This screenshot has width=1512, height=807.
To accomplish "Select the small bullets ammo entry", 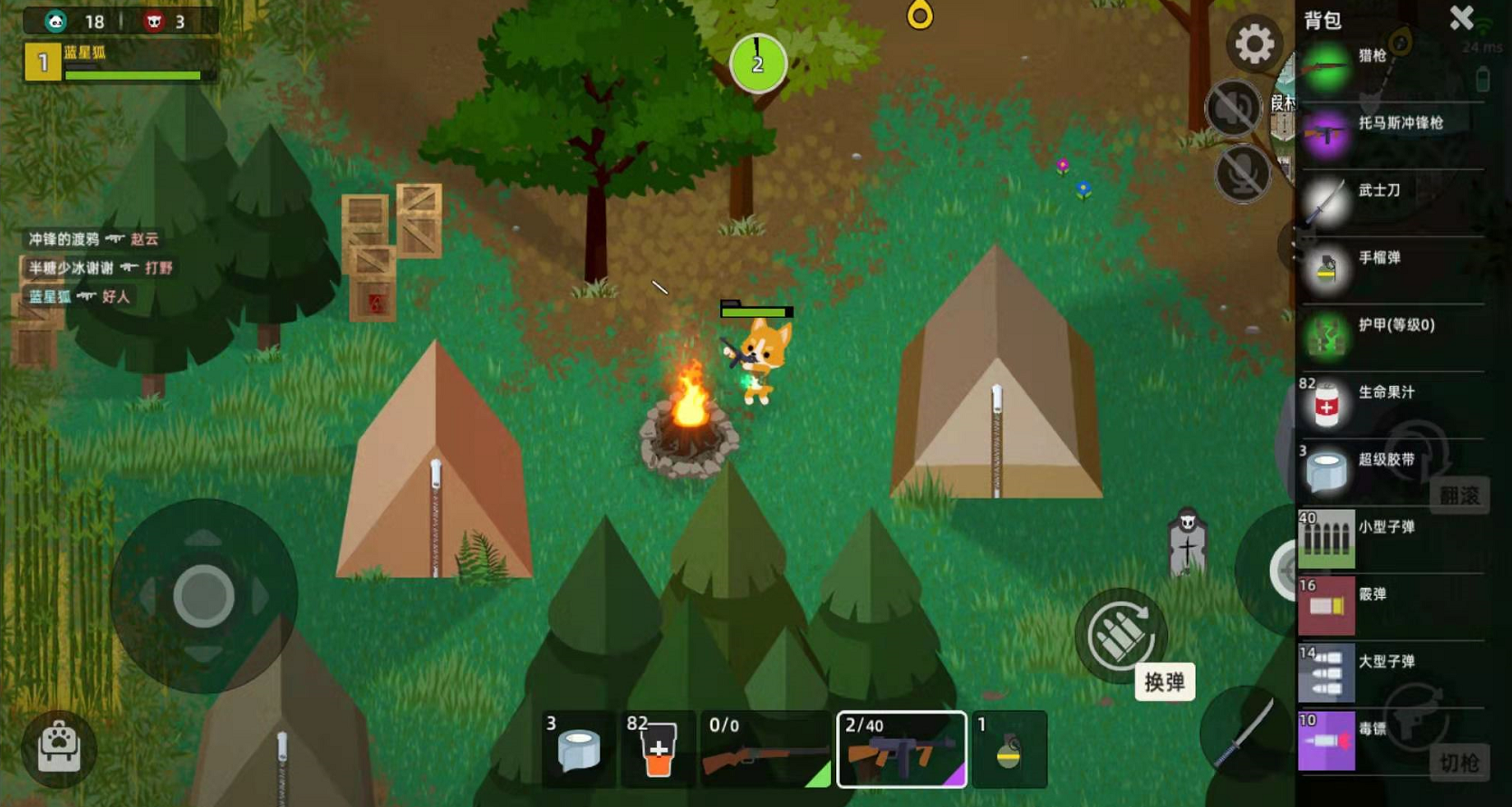I will [x=1391, y=539].
